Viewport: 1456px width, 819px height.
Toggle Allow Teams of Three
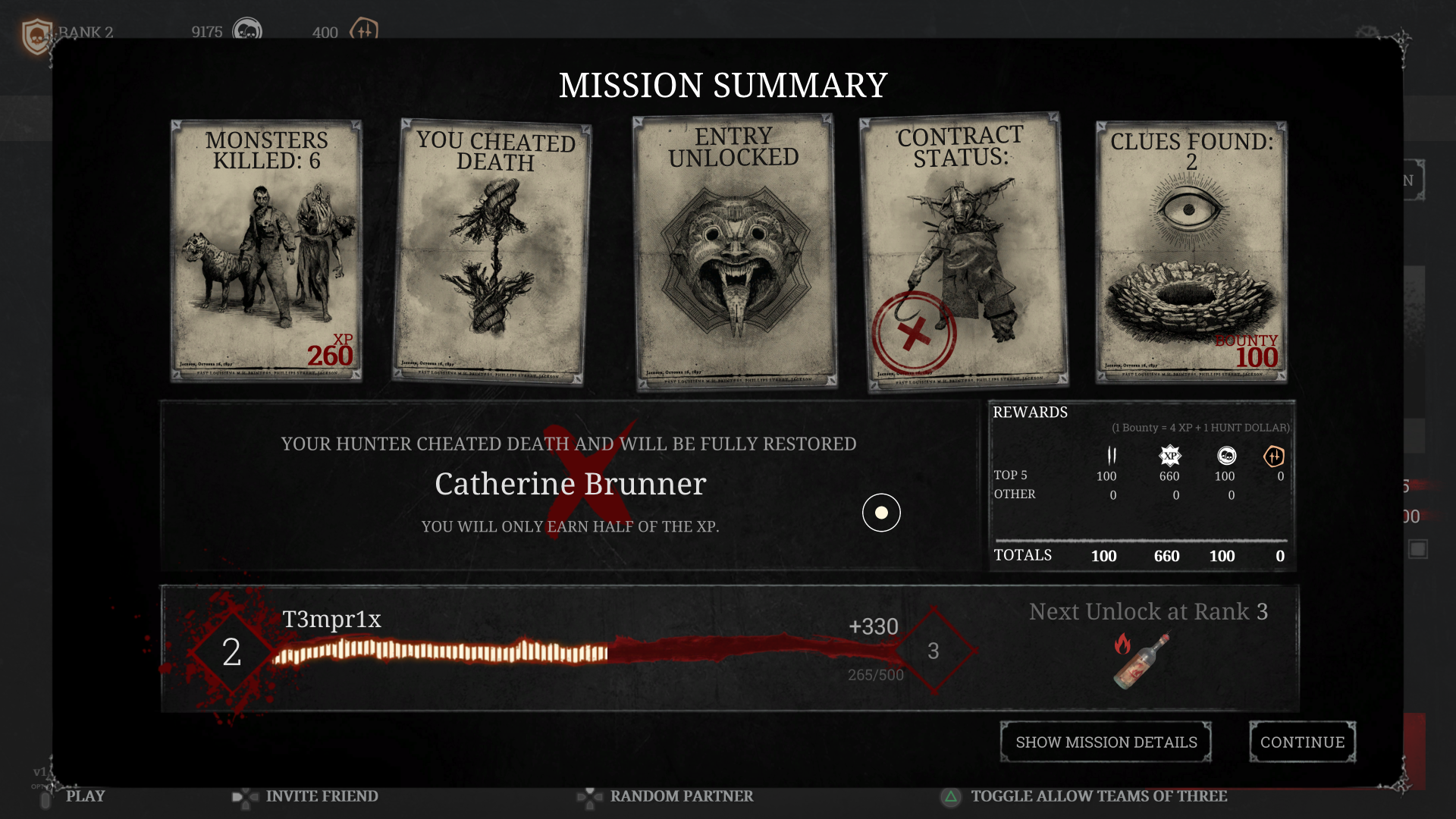pos(1100,797)
